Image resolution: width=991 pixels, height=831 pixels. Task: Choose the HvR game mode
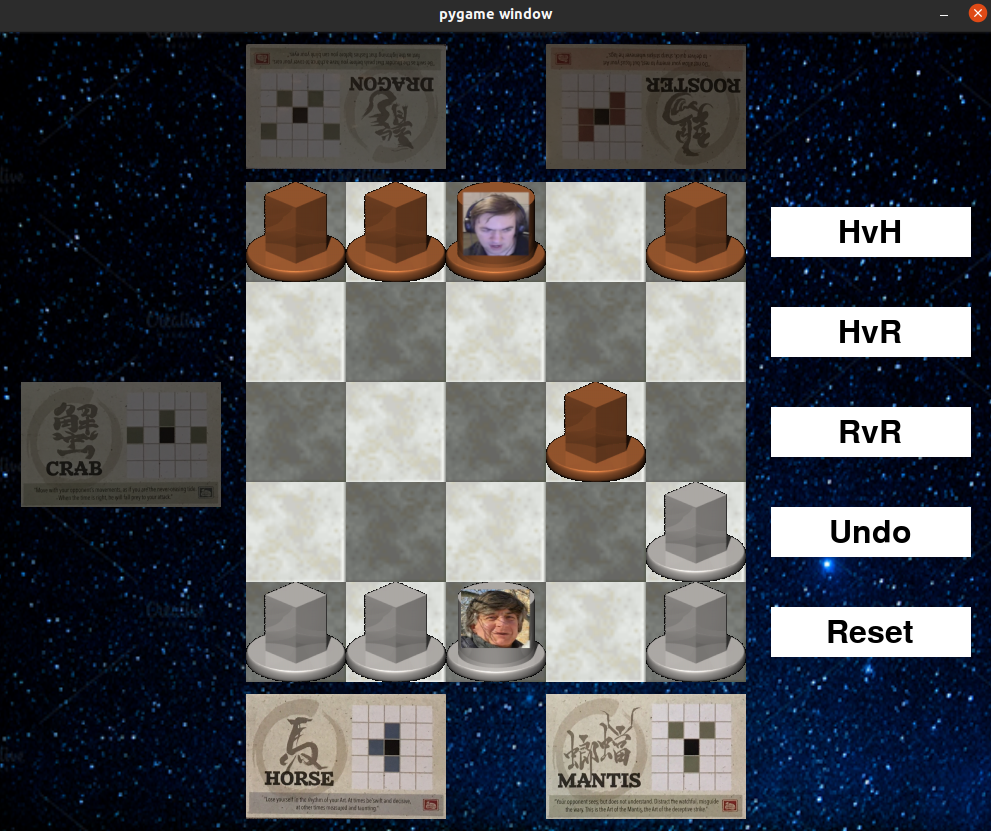point(870,332)
